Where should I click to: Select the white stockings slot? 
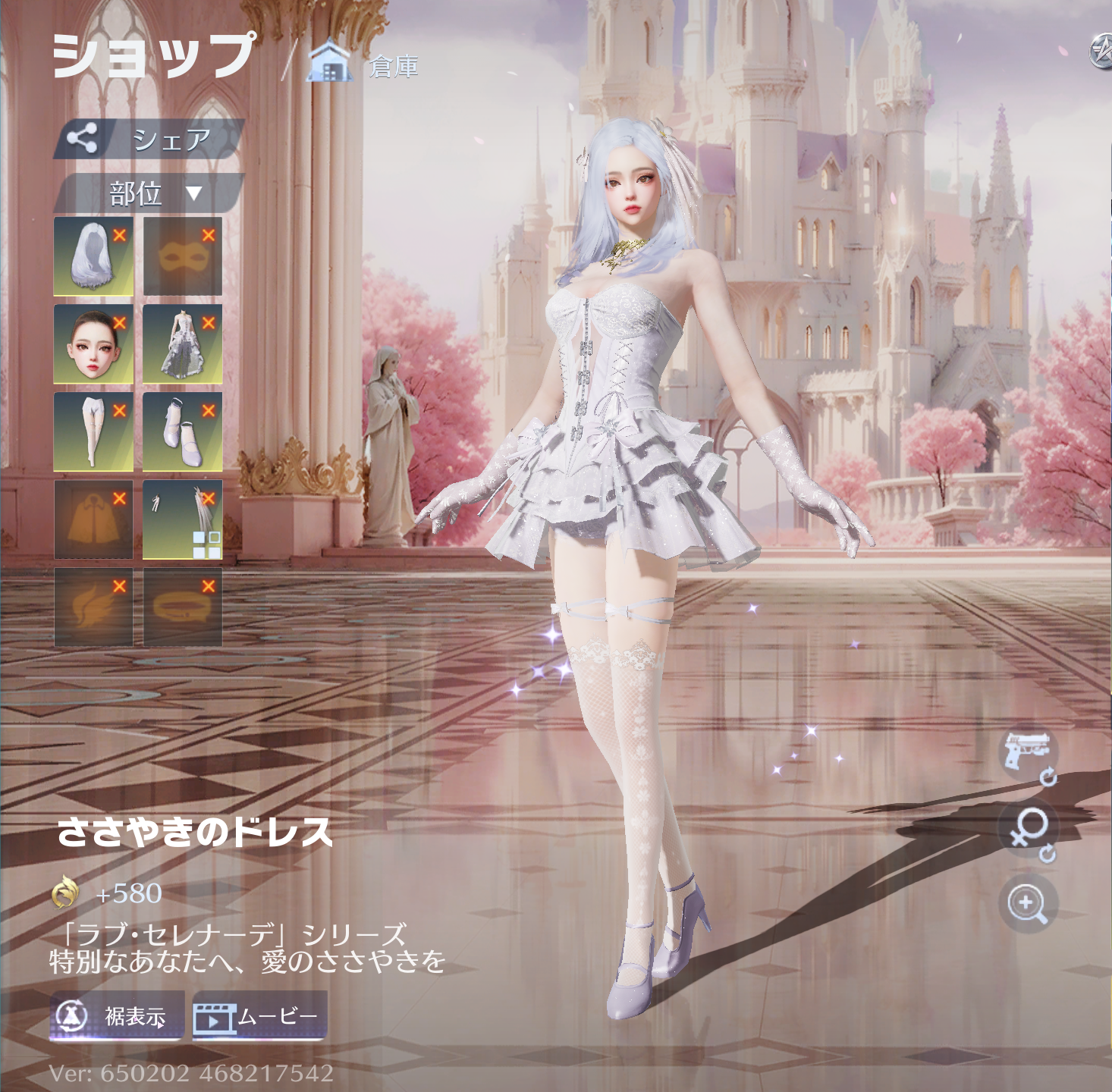click(x=92, y=432)
